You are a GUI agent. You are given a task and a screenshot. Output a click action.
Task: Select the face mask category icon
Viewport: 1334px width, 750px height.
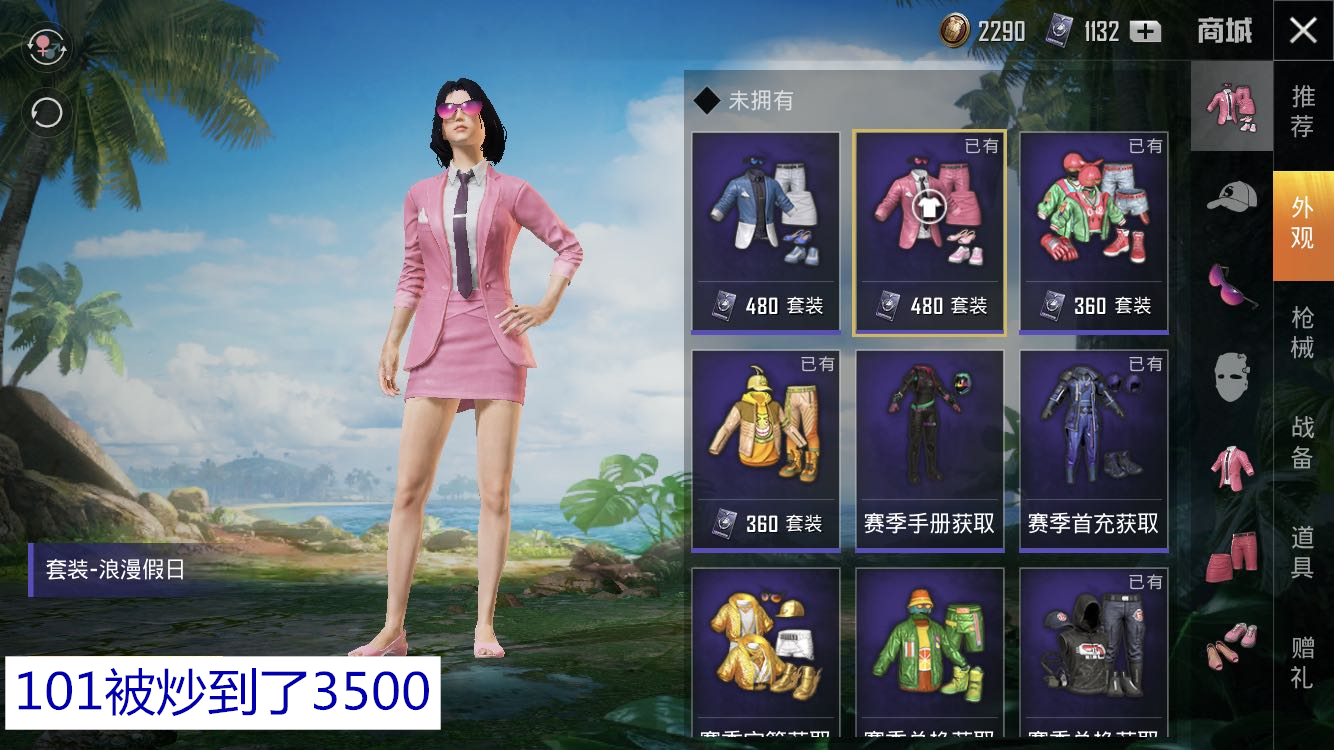(x=1231, y=379)
